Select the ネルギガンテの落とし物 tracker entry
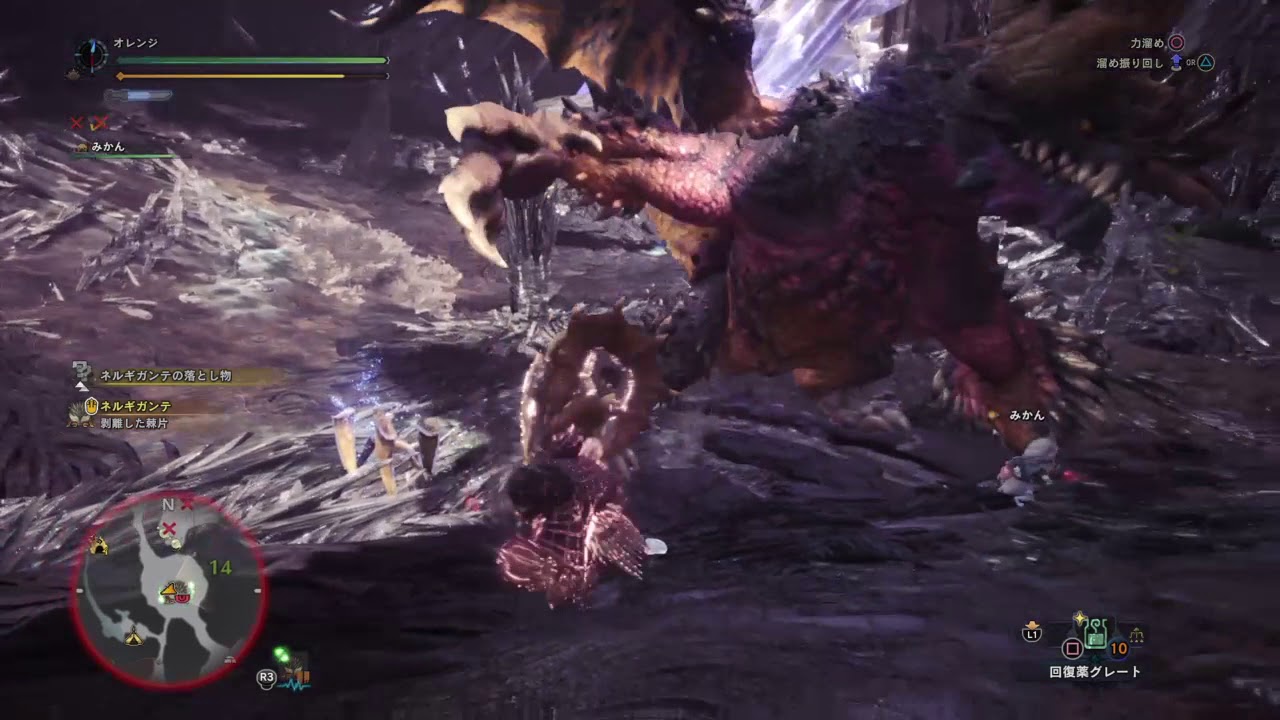This screenshot has height=720, width=1280. [166, 375]
